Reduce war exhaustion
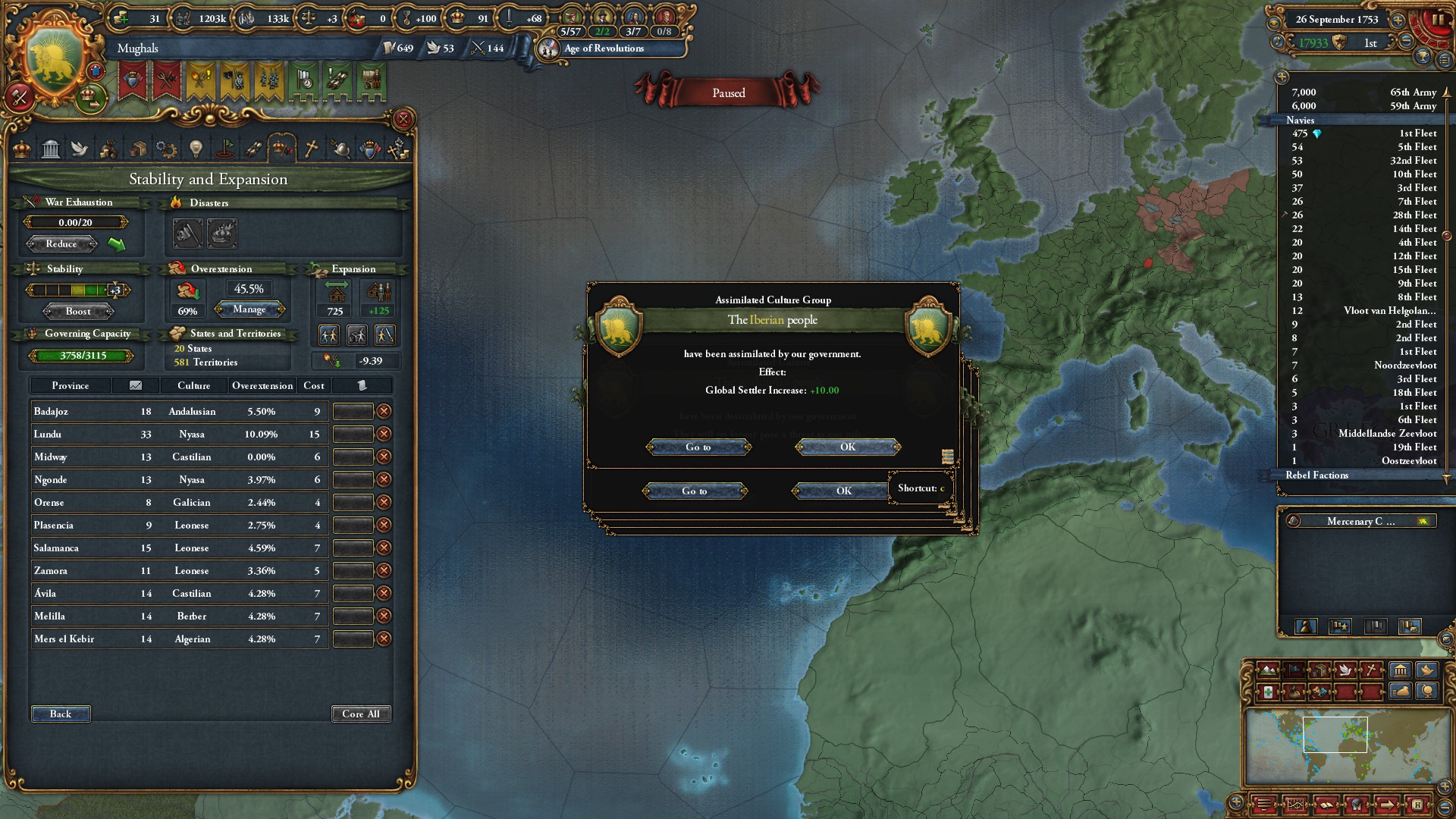This screenshot has height=819, width=1456. [61, 244]
